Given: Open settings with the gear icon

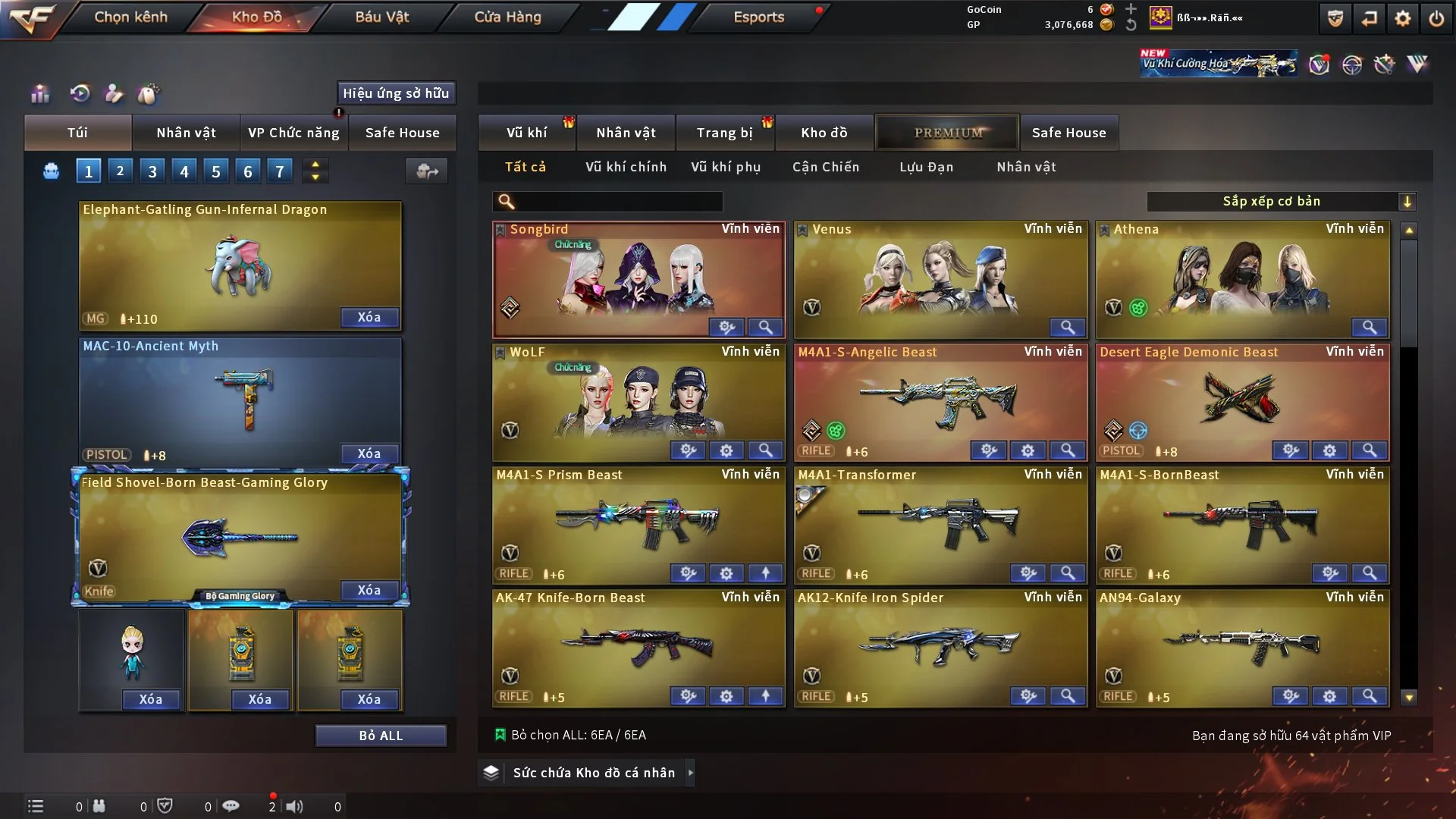Looking at the screenshot, I should 1402,18.
